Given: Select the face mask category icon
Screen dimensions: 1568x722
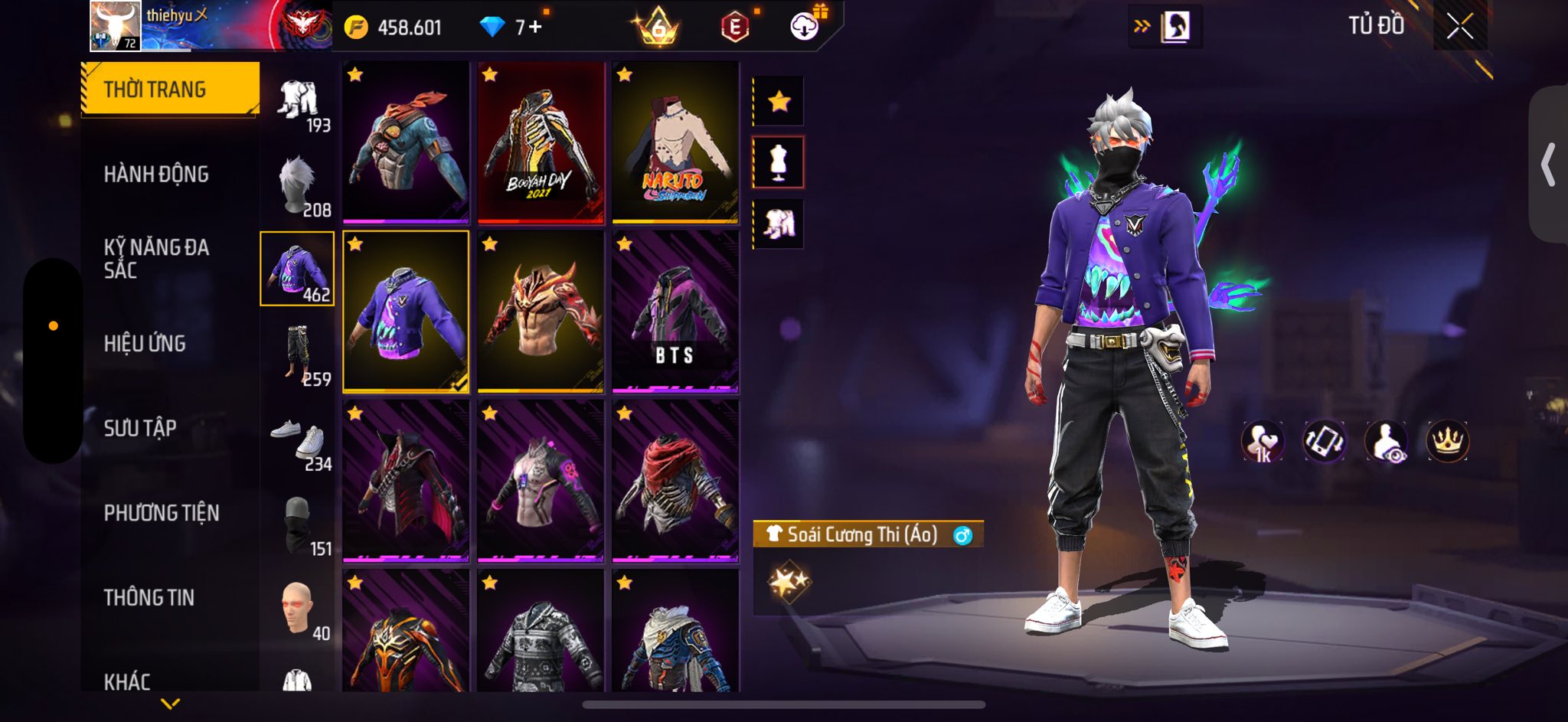Looking at the screenshot, I should point(299,524).
